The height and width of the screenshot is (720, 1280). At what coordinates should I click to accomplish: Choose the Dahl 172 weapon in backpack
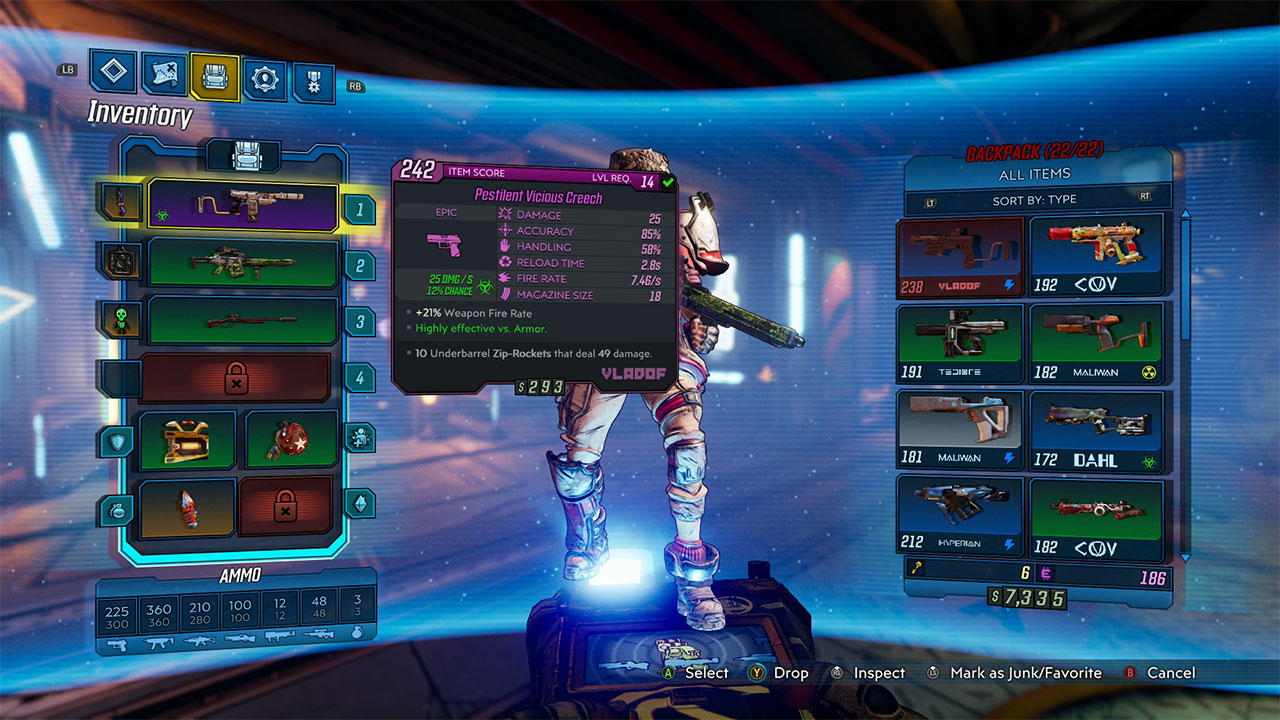(x=1097, y=430)
